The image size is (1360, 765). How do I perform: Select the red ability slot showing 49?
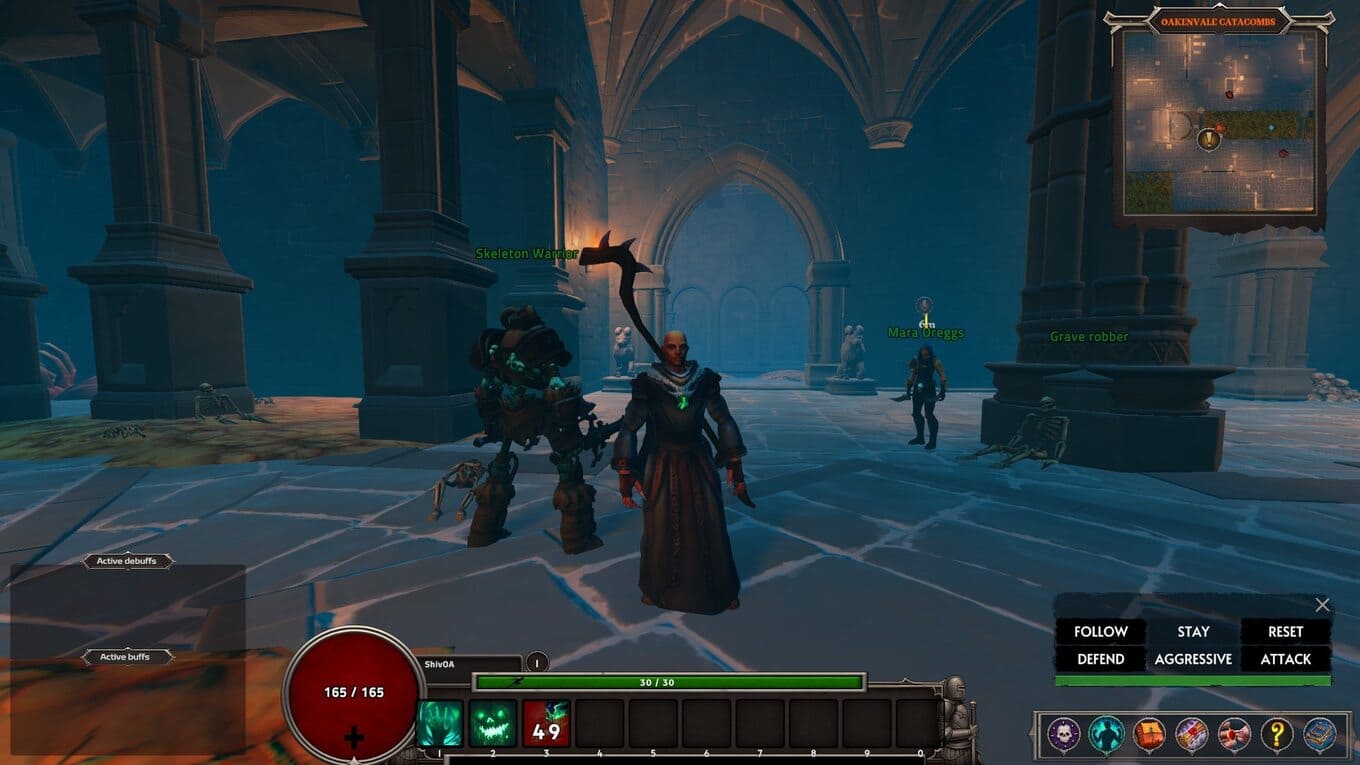click(546, 723)
